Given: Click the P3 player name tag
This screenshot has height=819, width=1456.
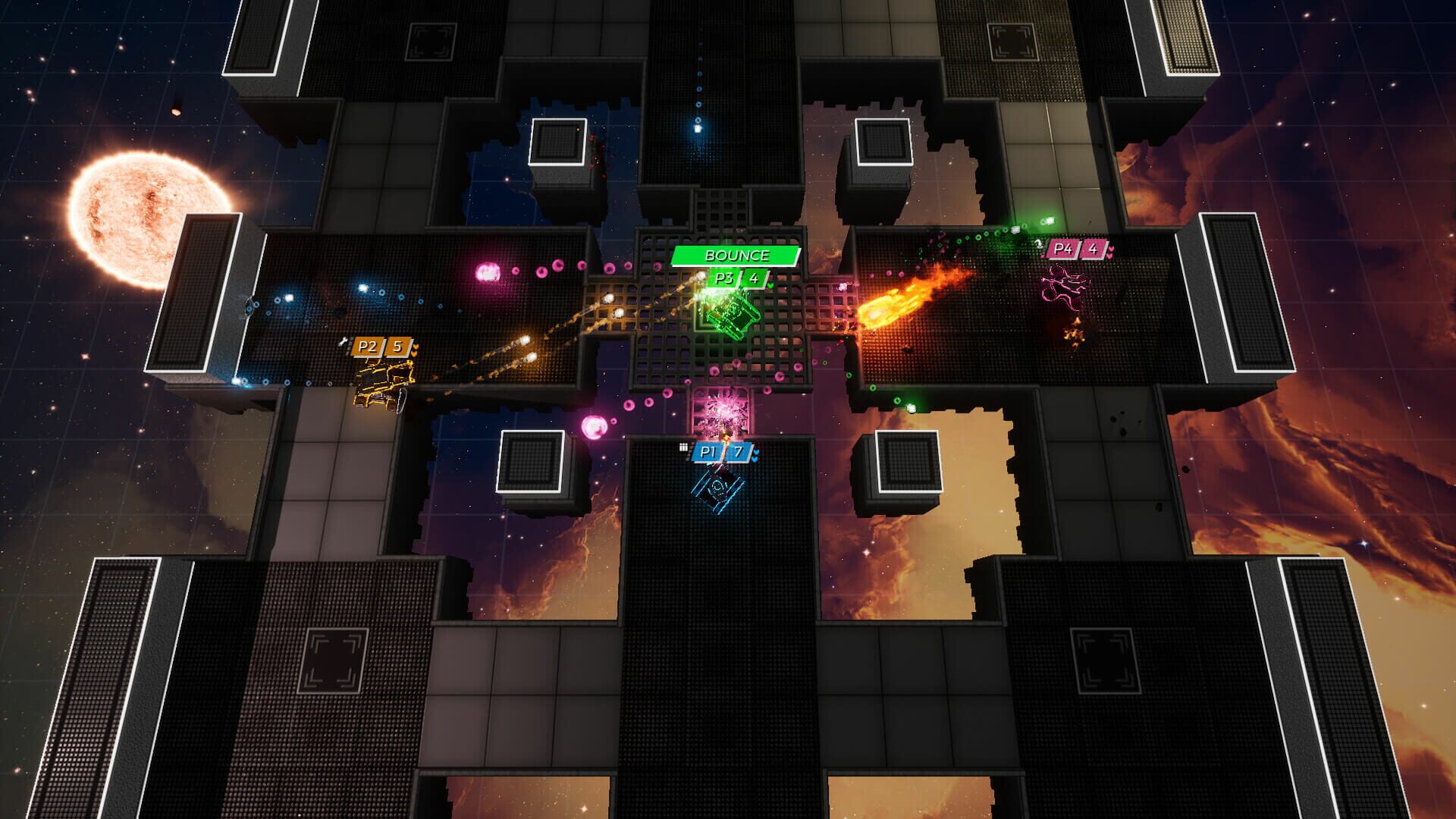Looking at the screenshot, I should [724, 278].
